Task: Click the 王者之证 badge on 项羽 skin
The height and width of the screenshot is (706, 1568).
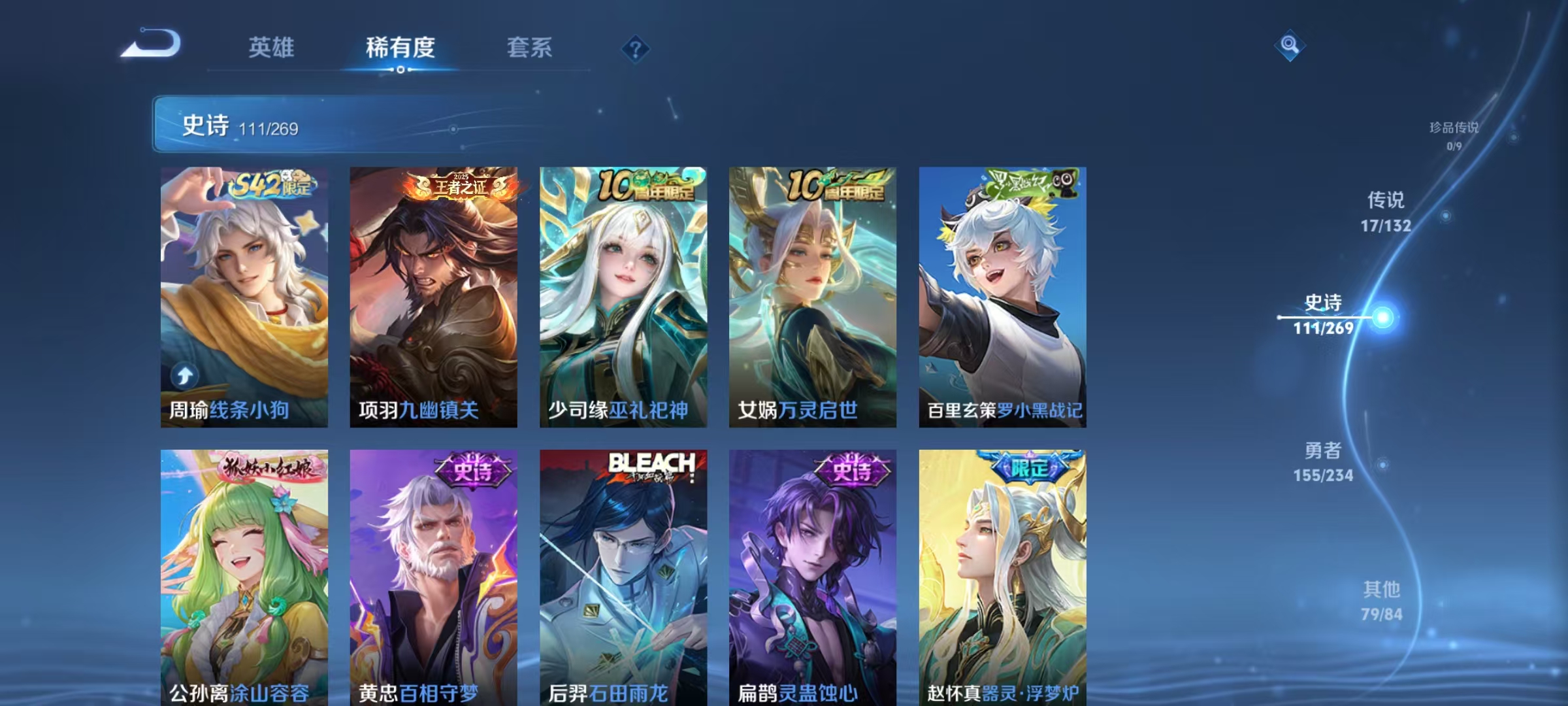Action: [457, 186]
